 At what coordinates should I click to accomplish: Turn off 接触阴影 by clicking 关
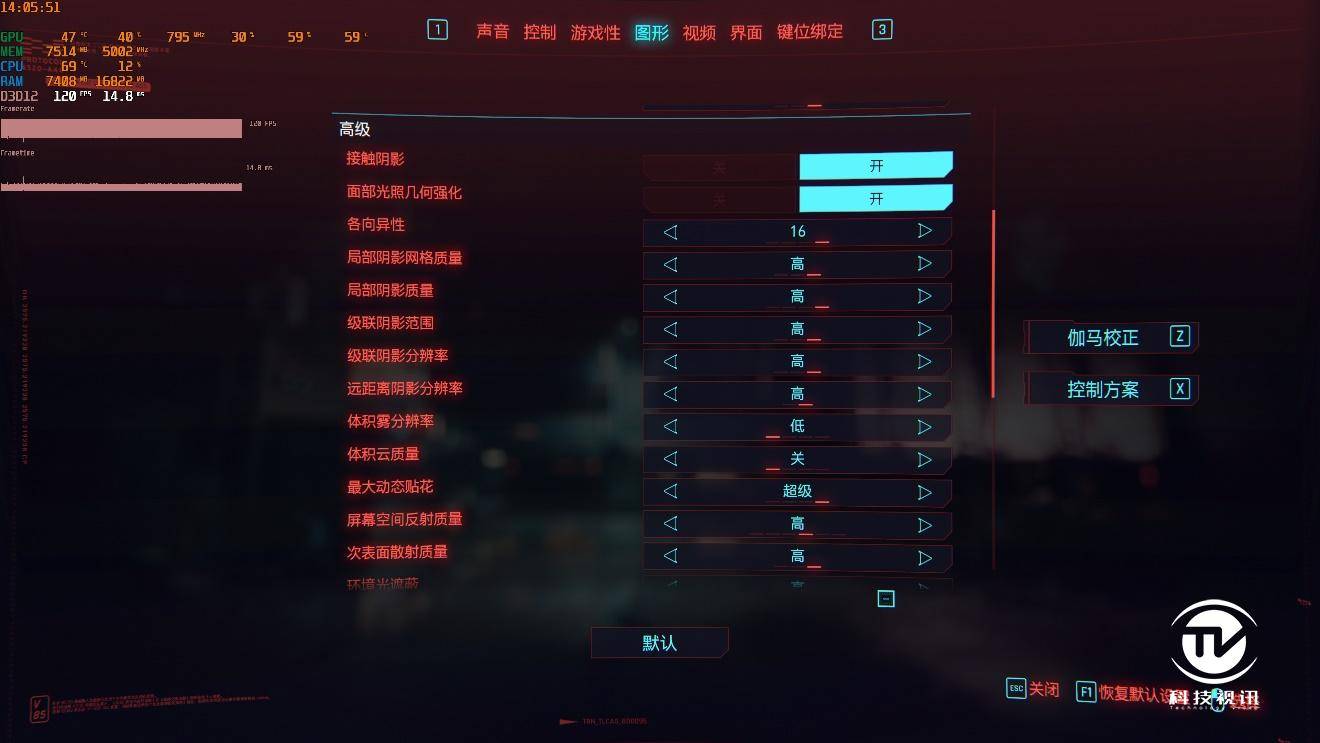(x=718, y=166)
